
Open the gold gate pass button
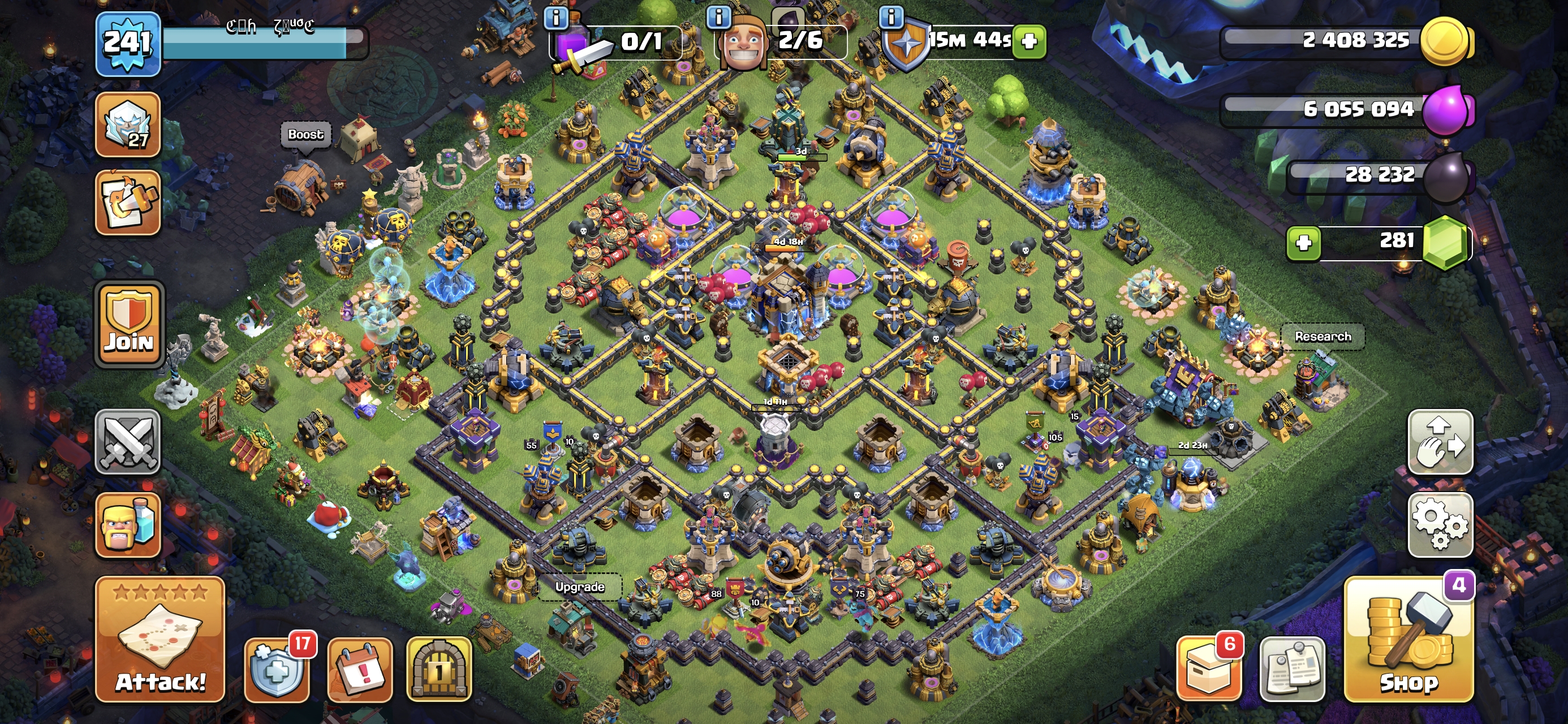coord(439,670)
